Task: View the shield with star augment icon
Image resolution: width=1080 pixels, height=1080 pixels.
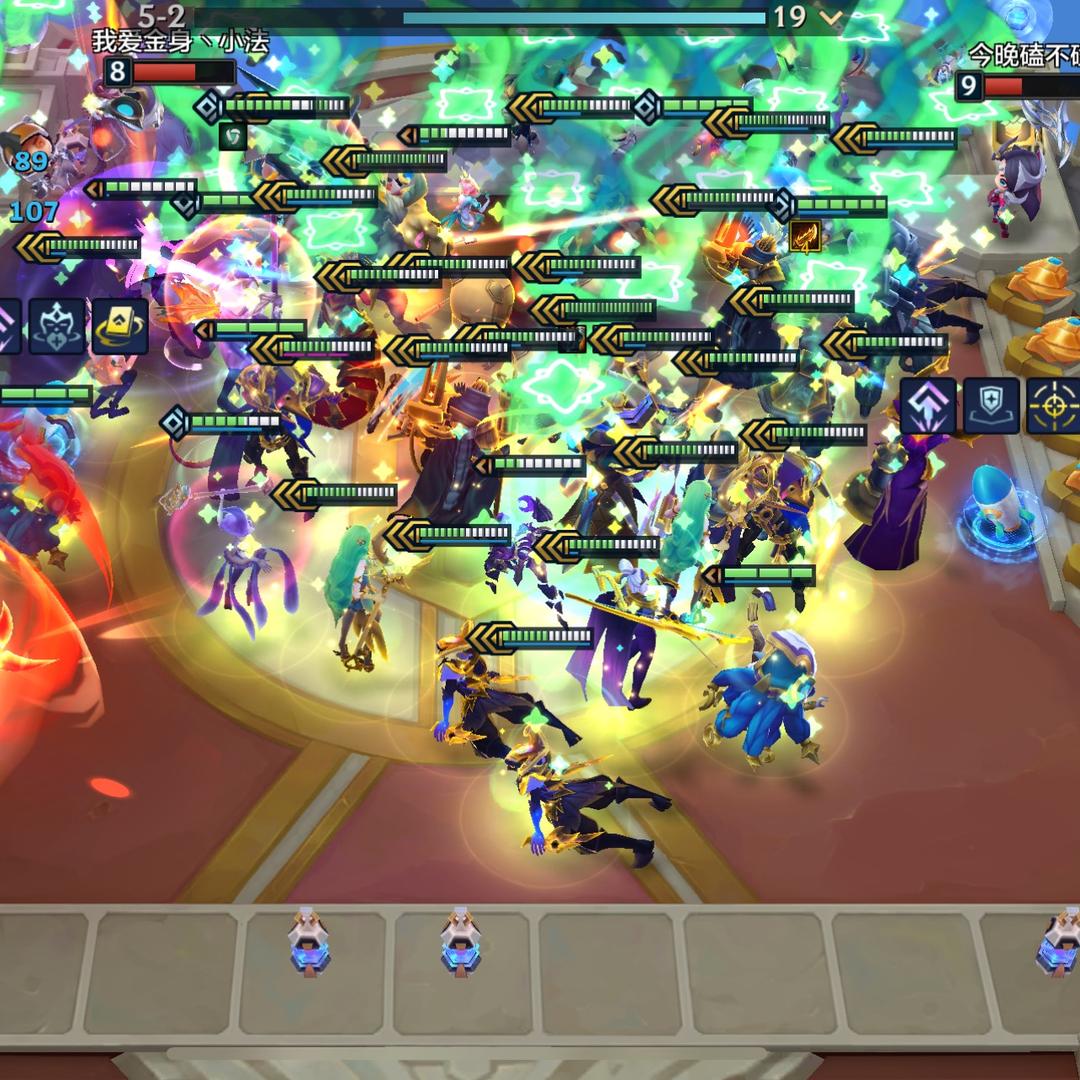Action: 991,405
